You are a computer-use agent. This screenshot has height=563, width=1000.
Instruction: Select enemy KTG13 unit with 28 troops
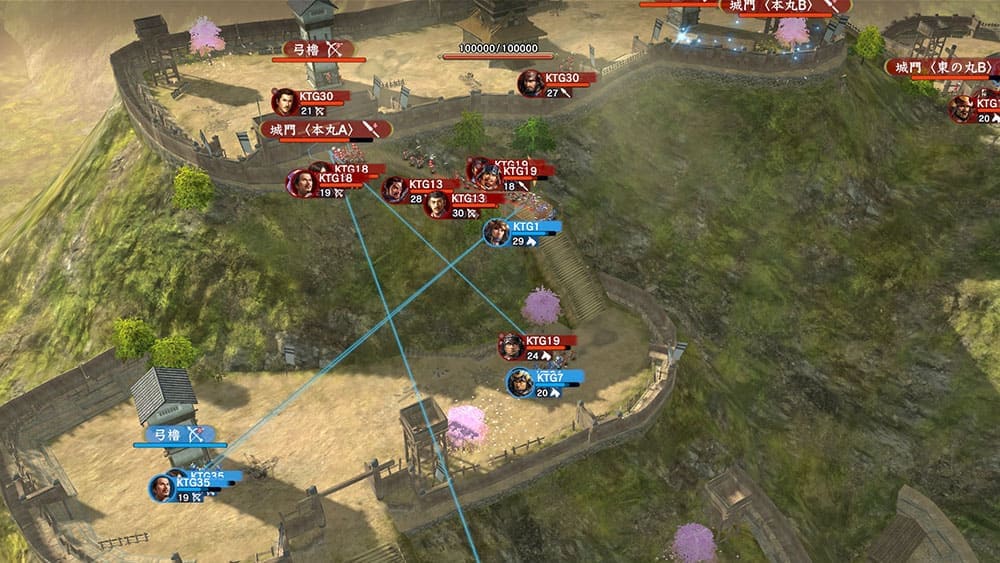point(395,189)
